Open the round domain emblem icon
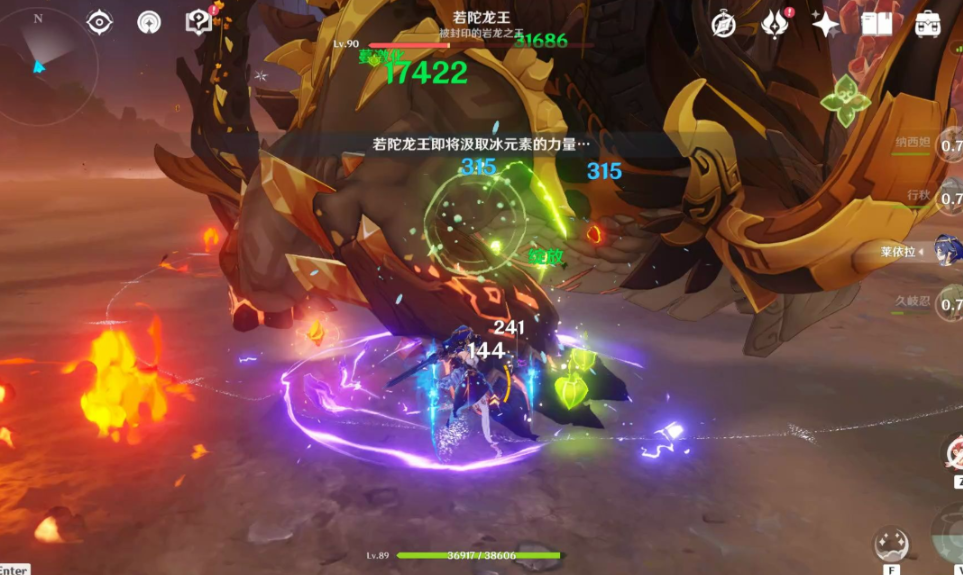Image resolution: width=963 pixels, height=575 pixels. click(149, 22)
